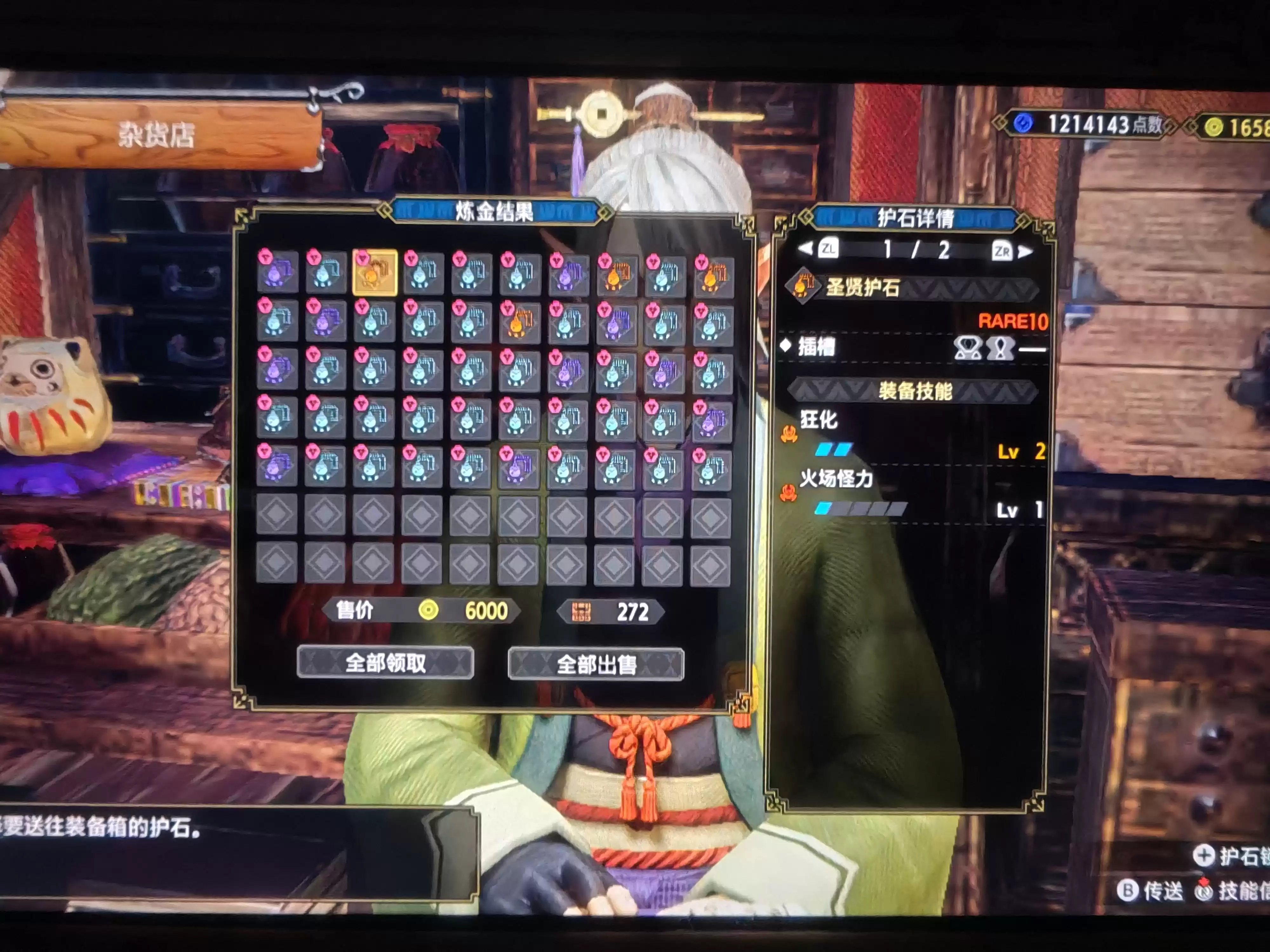The image size is (1270, 952).
Task: Click the 全部领取 (receive all) button
Action: (385, 663)
